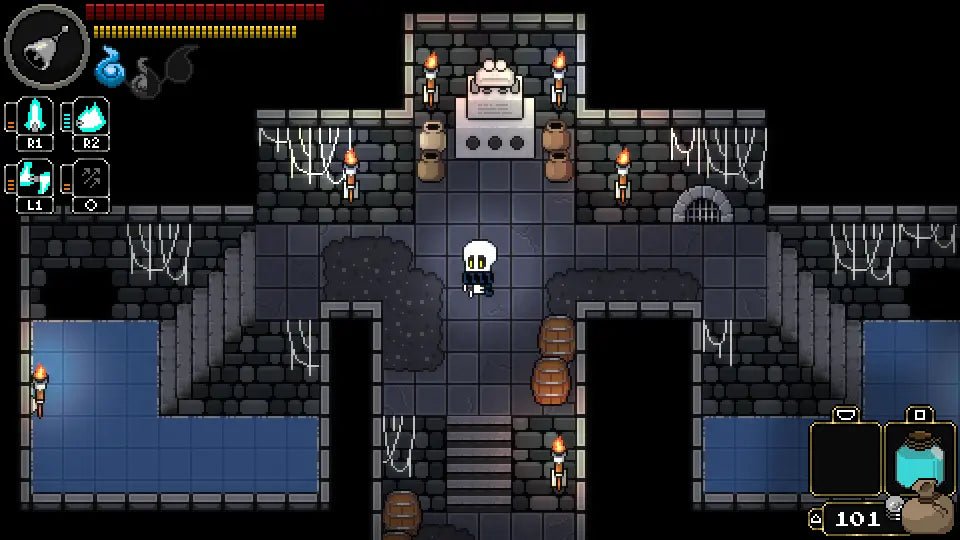Click the blue soul swirl icon
Image resolution: width=960 pixels, height=540 pixels.
pyautogui.click(x=109, y=67)
